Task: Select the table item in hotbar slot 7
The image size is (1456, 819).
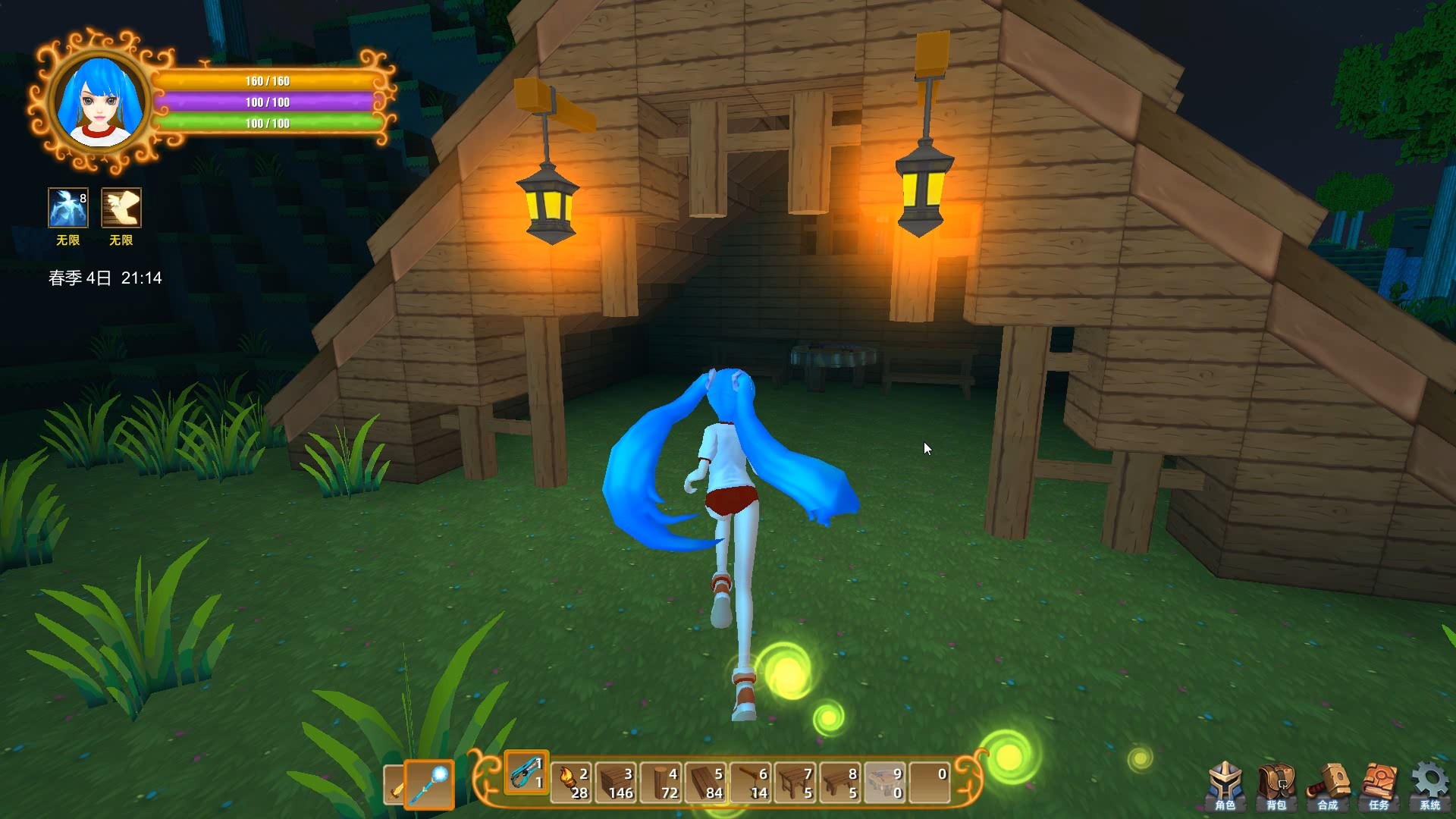Action: [x=794, y=784]
